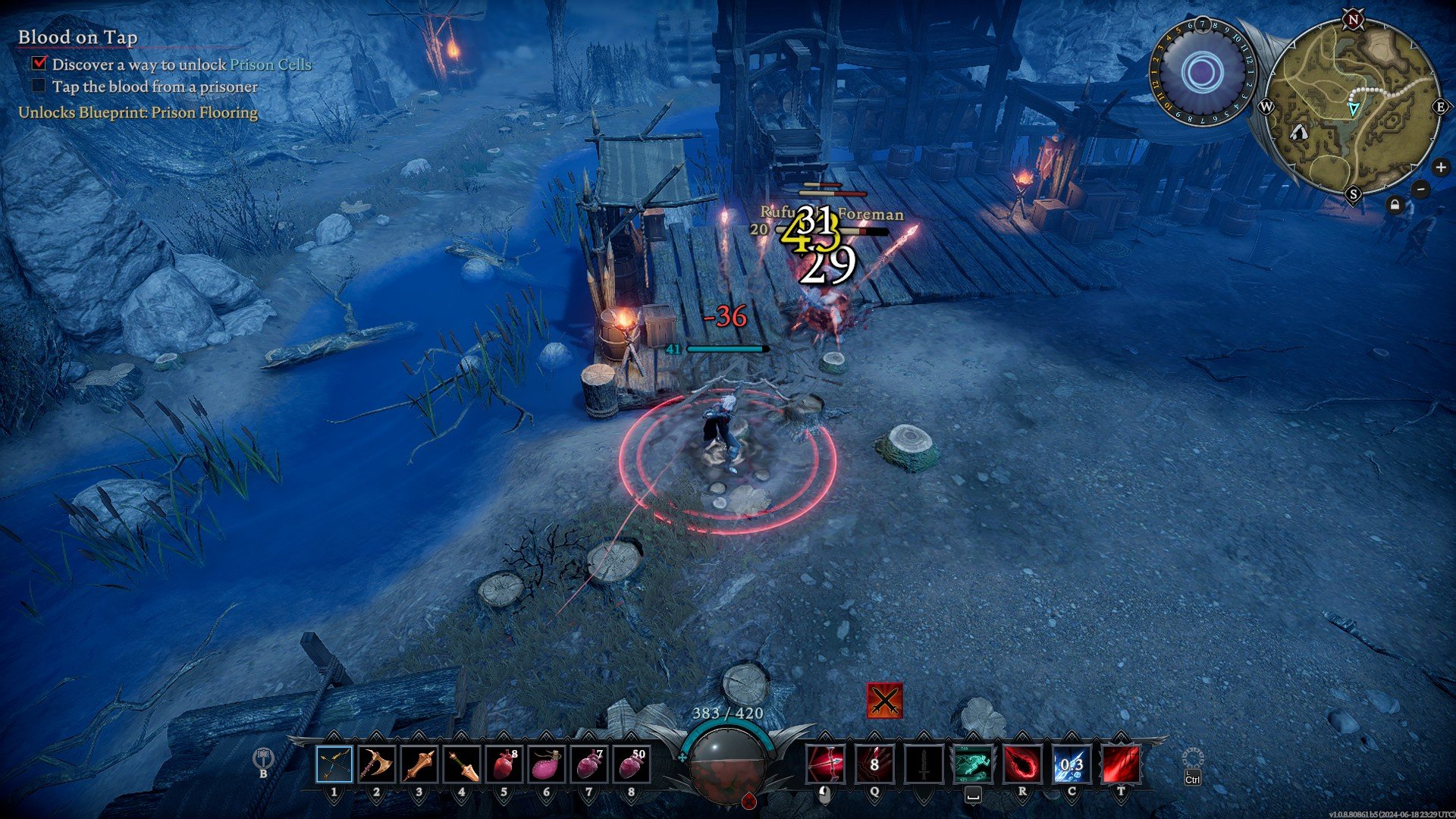The image size is (1456, 819).
Task: Activate the red ultimate T ability
Action: (1120, 764)
